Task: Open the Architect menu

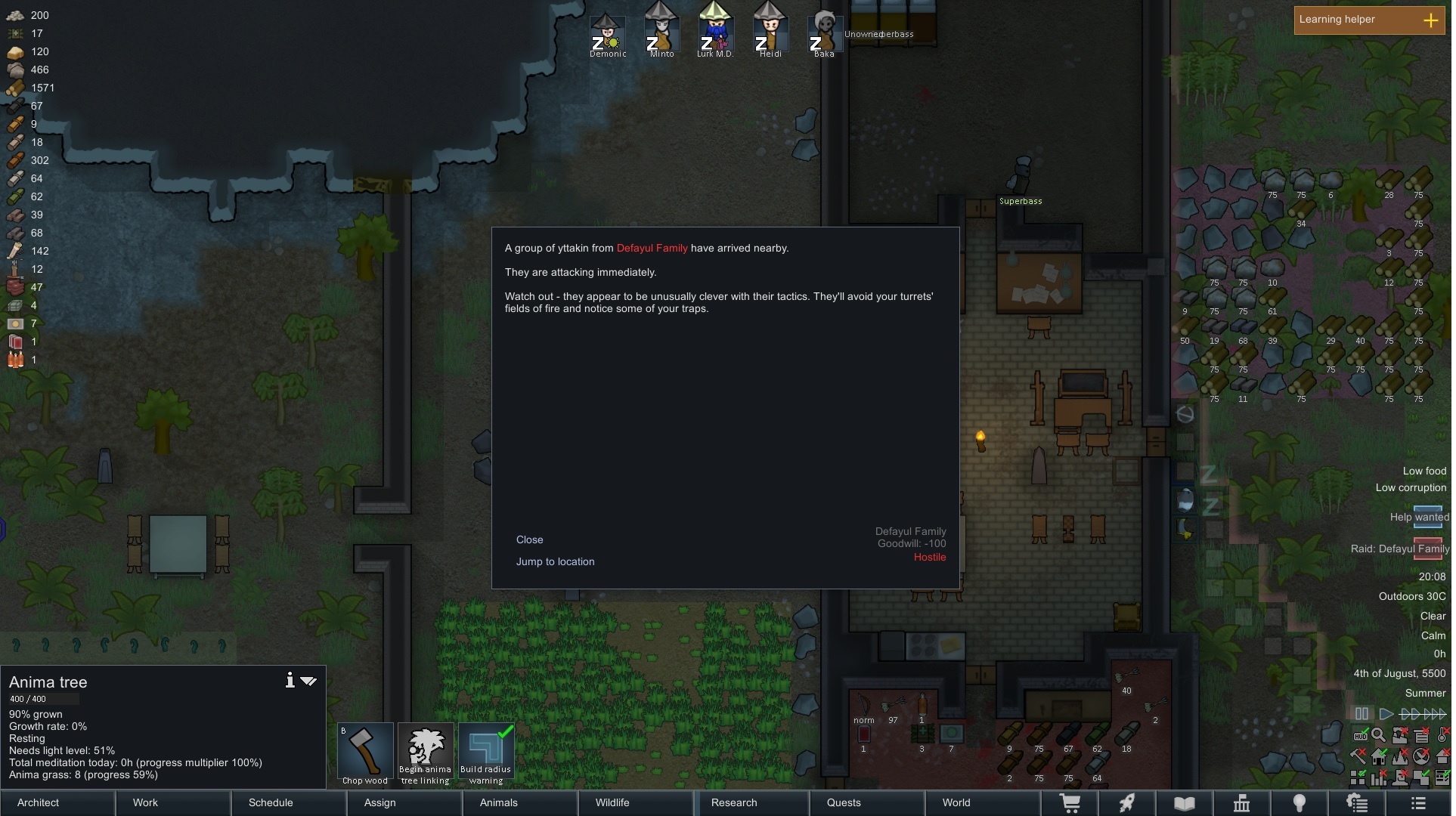Action: tap(39, 802)
